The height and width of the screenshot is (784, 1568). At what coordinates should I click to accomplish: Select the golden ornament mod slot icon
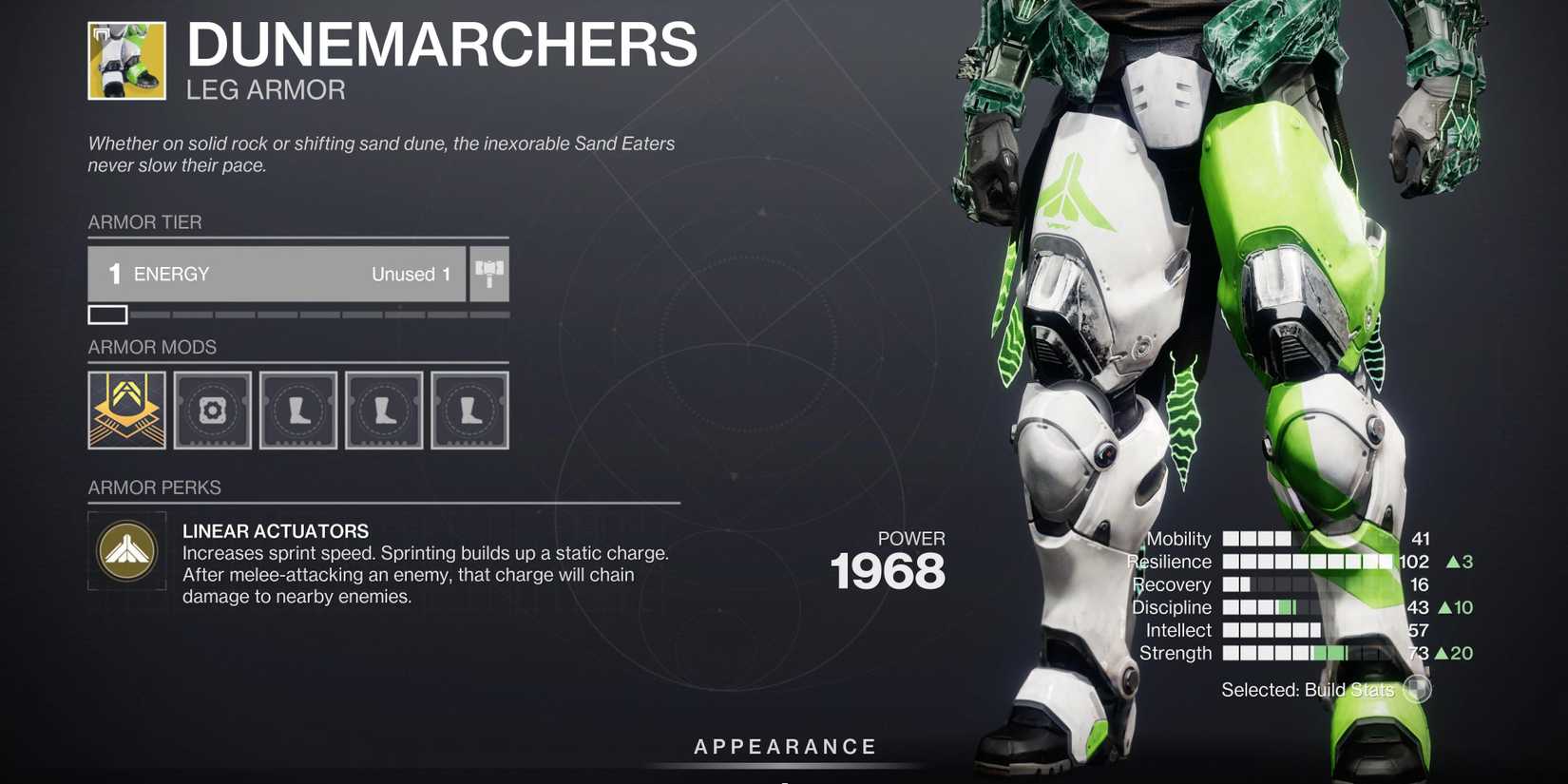click(126, 410)
